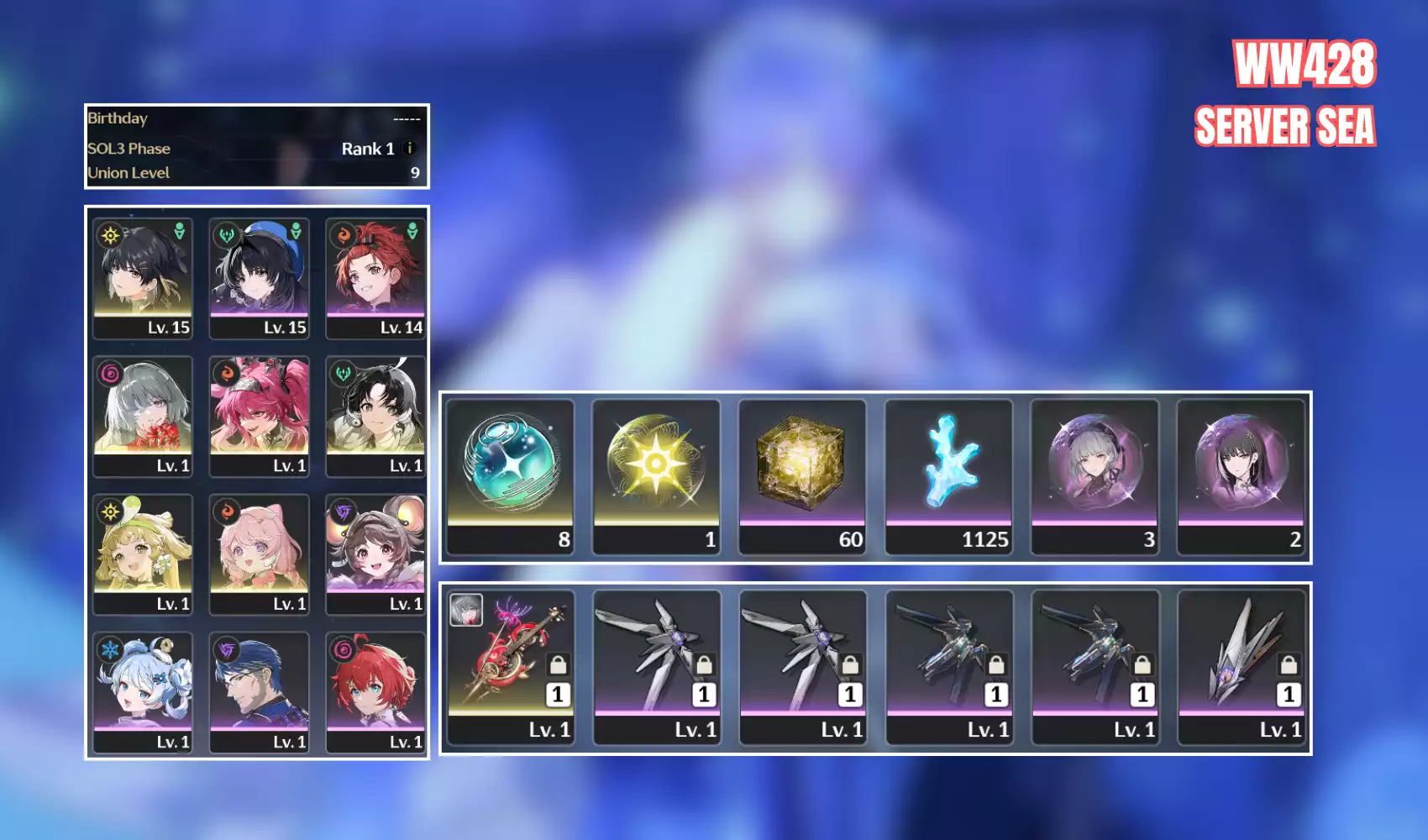The image size is (1428, 840).
Task: Choose the last silver spiked weapon slot
Action: point(1241,667)
